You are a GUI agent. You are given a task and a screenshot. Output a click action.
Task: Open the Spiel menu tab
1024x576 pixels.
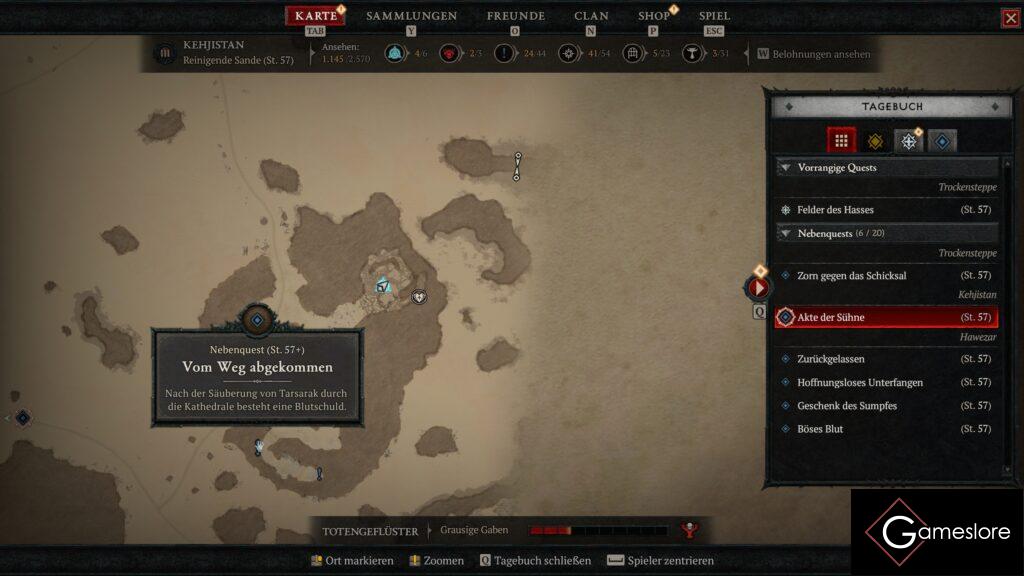(x=714, y=16)
